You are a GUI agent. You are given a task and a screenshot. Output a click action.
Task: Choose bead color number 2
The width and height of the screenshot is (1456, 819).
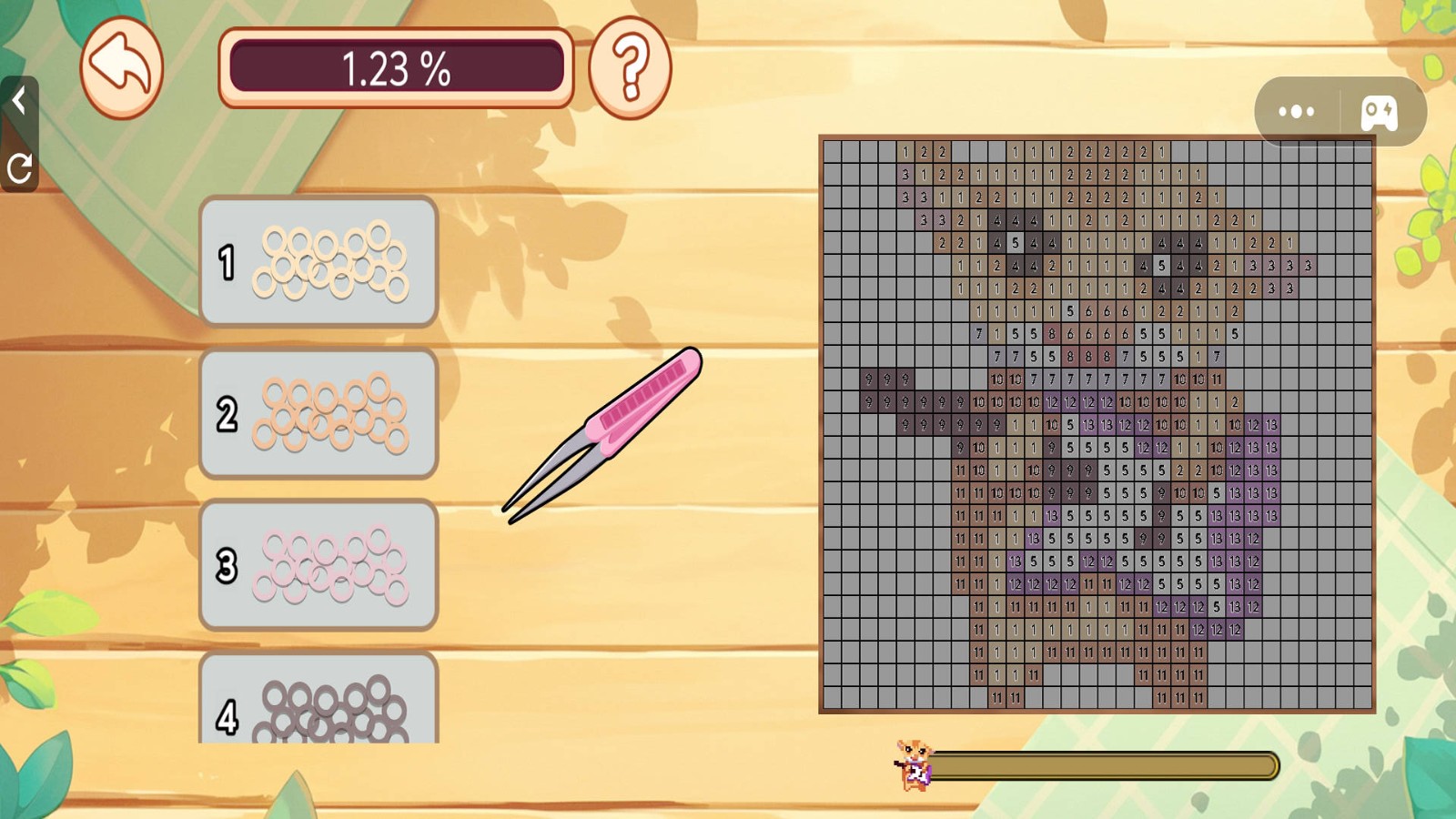[x=318, y=414]
